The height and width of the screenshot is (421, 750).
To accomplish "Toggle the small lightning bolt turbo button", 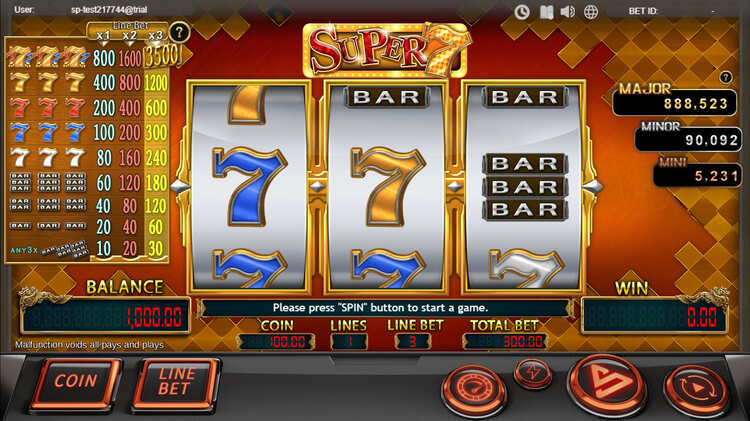I will click(533, 371).
